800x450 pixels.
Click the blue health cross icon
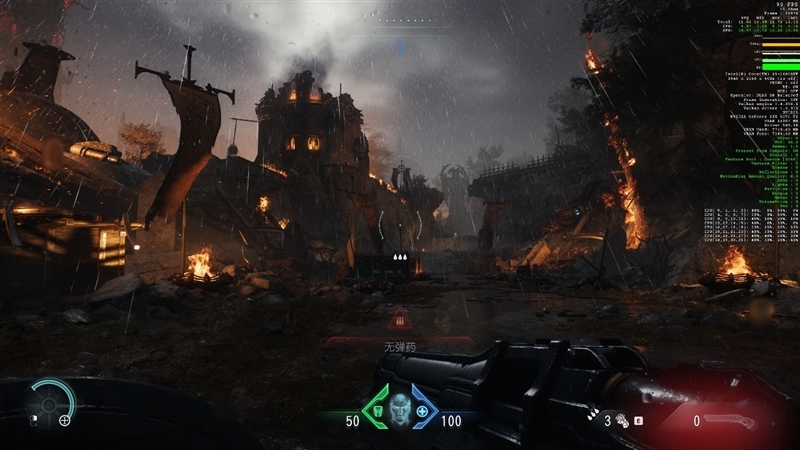coord(421,411)
